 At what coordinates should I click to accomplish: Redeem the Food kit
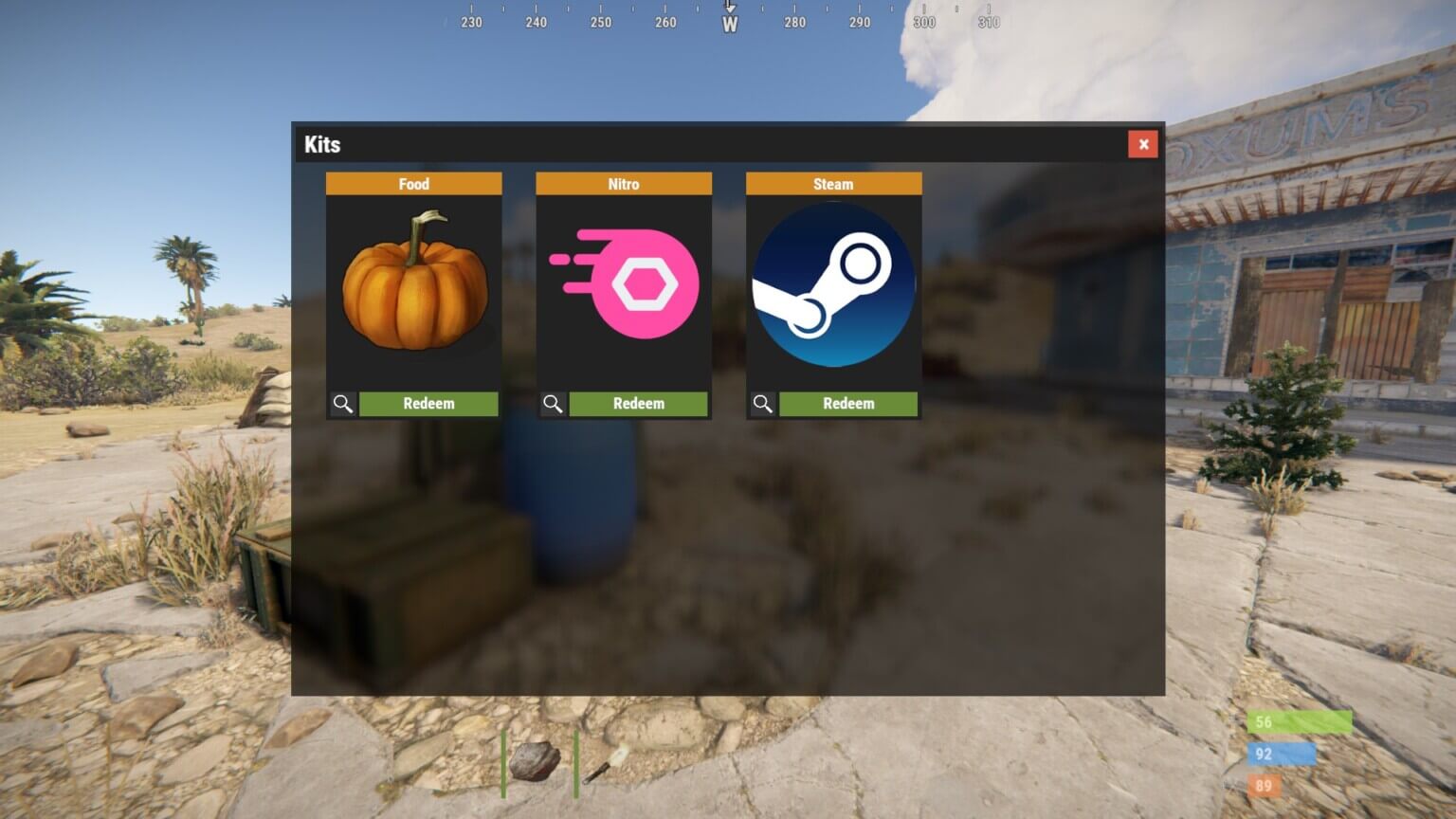point(428,403)
